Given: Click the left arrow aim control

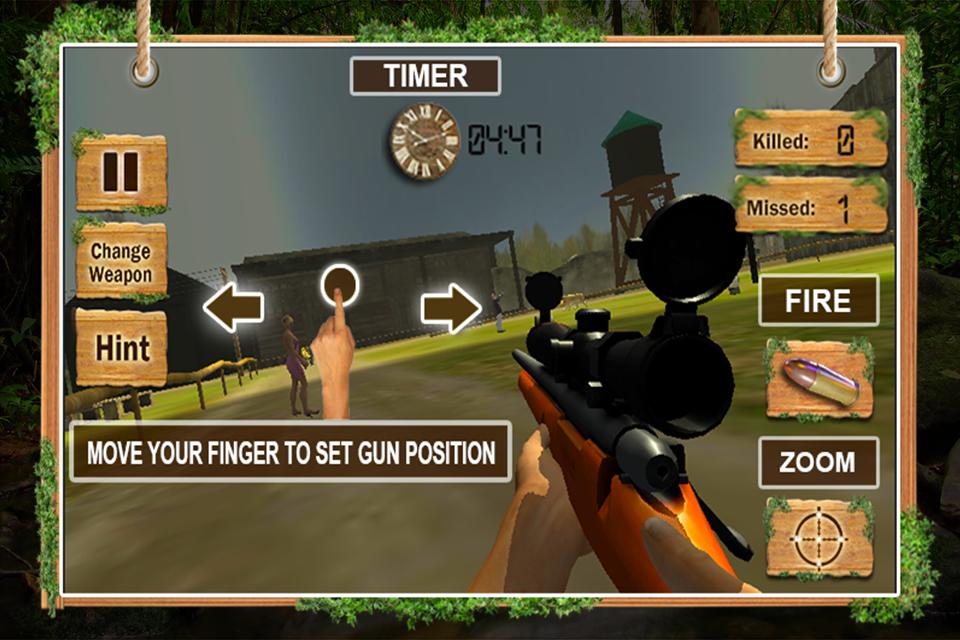Looking at the screenshot, I should [233, 308].
